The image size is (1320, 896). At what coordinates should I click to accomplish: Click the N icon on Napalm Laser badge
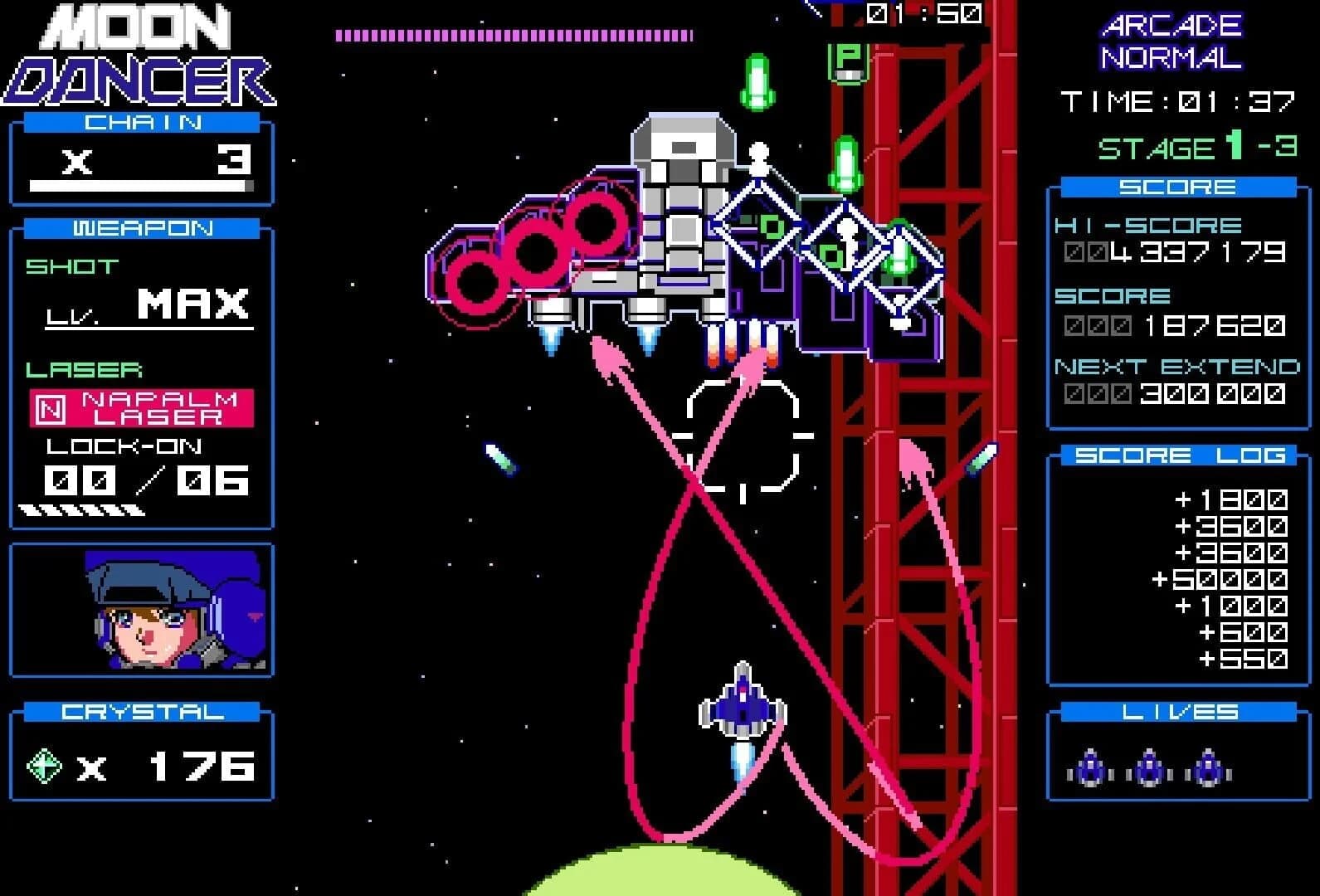(x=51, y=407)
